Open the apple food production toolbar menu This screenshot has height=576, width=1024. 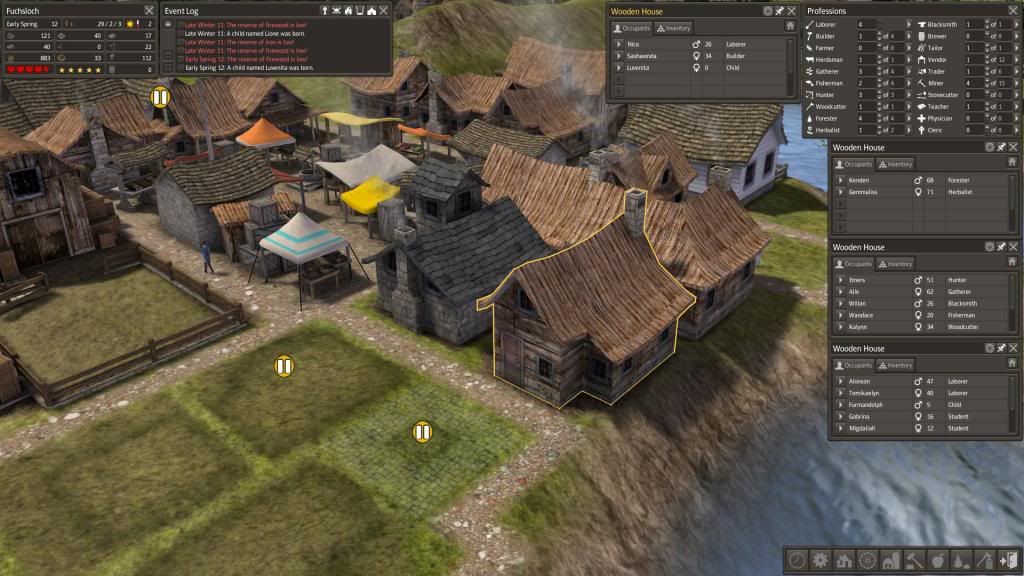tap(937, 560)
